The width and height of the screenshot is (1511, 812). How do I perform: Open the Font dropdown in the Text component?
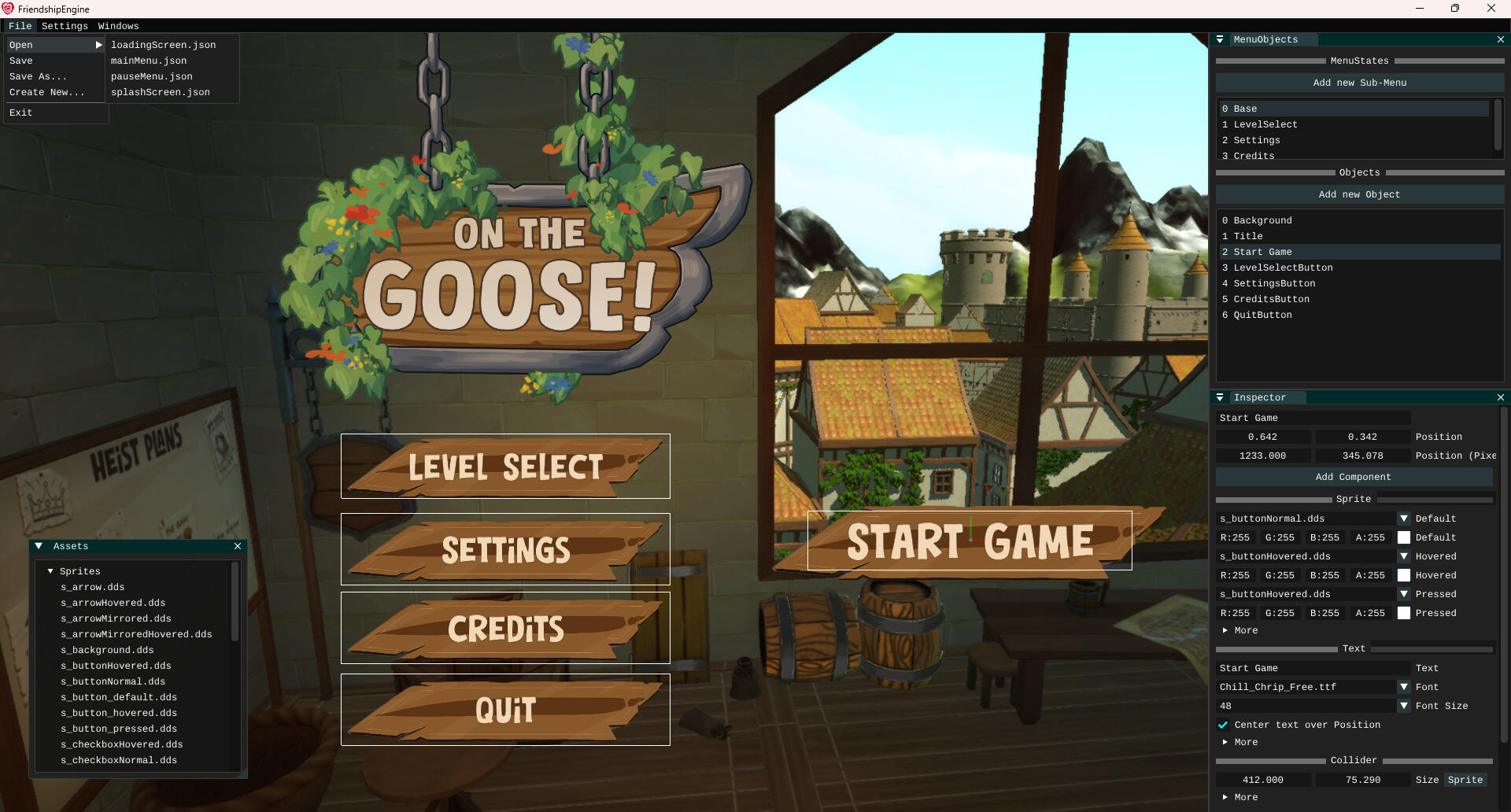coord(1404,686)
